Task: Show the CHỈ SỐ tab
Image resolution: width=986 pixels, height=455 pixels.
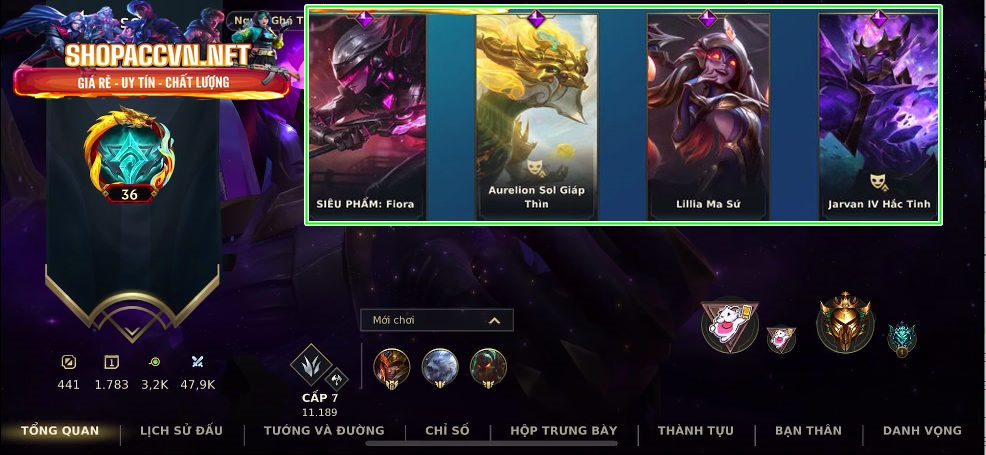Action: click(x=447, y=431)
